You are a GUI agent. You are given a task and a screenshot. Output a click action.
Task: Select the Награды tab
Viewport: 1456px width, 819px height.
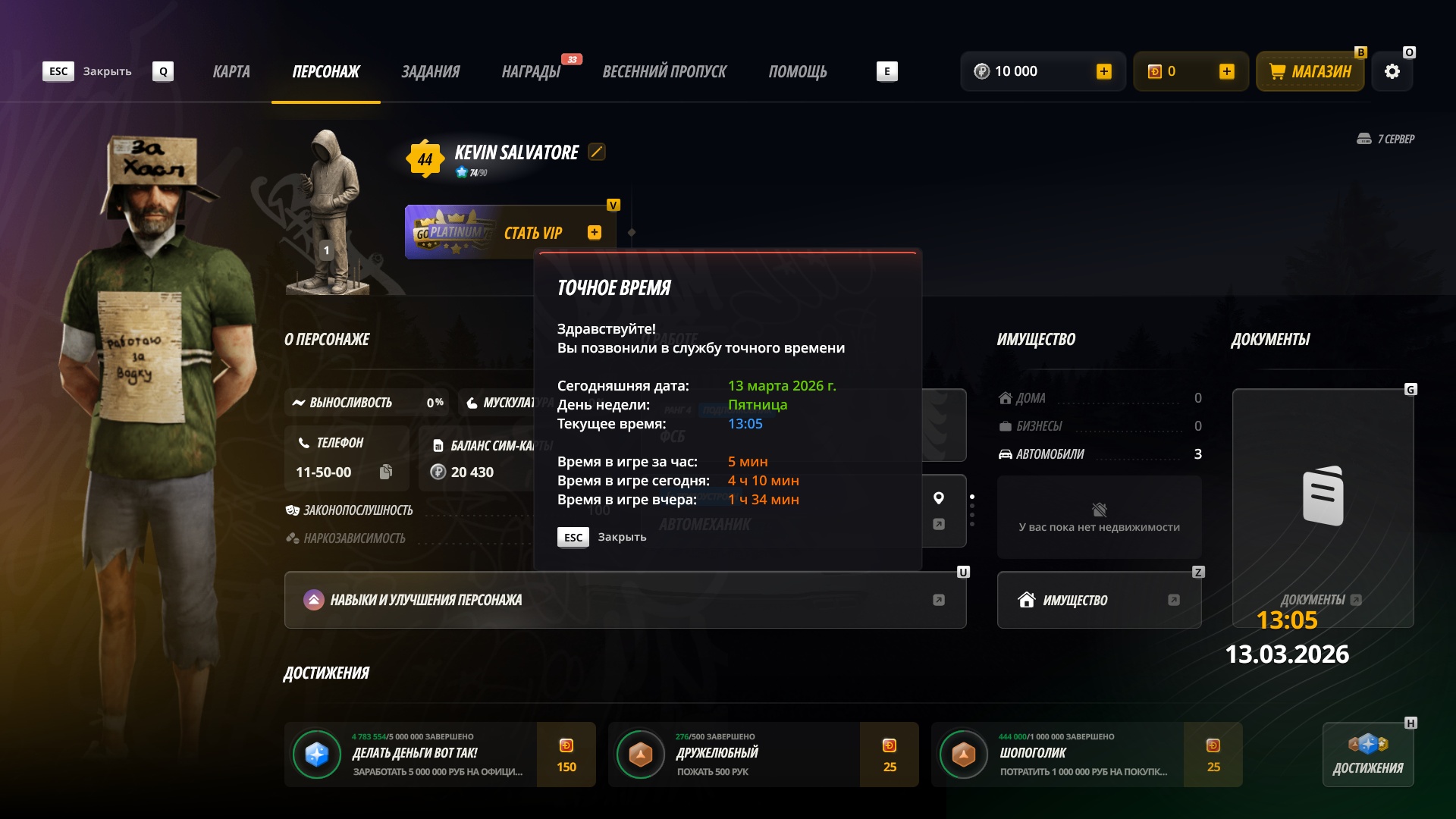click(531, 72)
